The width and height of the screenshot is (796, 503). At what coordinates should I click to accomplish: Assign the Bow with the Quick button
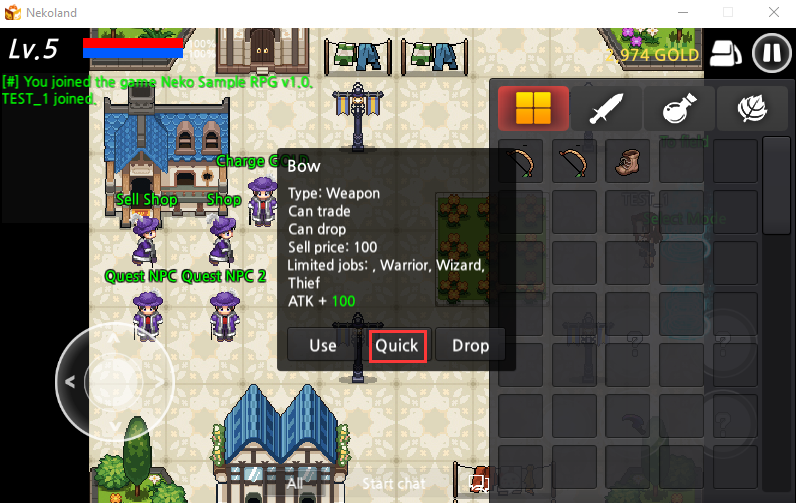pos(397,346)
